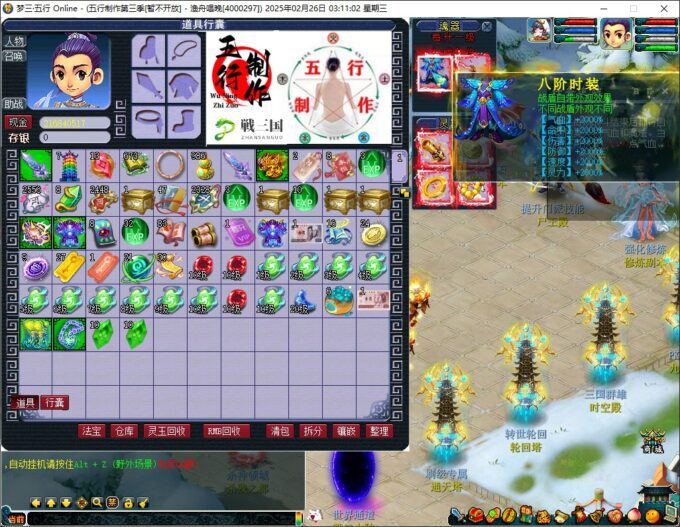Viewport: 680px width, 527px height.
Task: Click the player portrait in the top-right HUD
Action: (x=615, y=34)
